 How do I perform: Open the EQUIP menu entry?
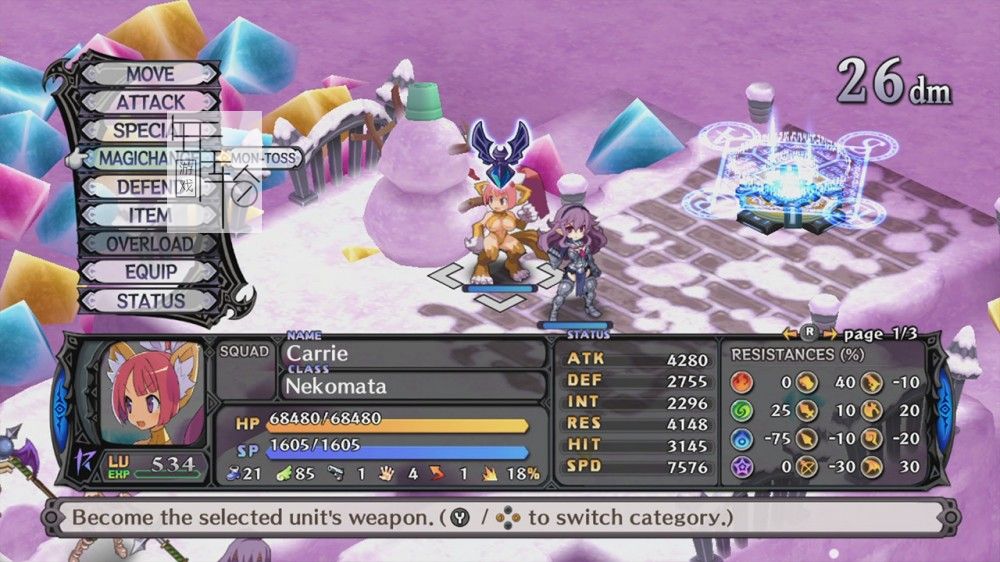[x=150, y=271]
